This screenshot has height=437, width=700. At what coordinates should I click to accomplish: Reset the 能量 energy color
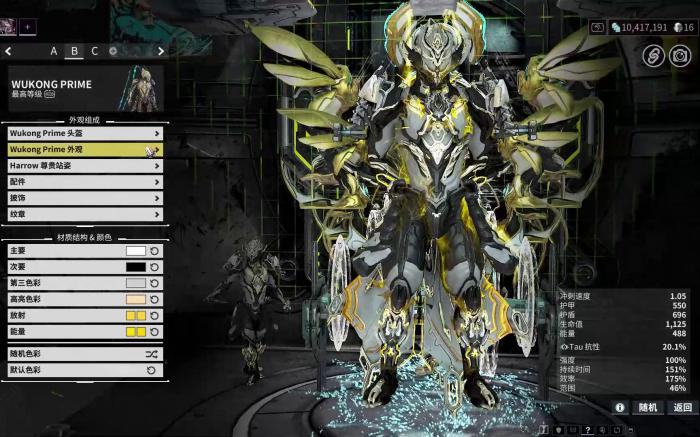(x=155, y=332)
